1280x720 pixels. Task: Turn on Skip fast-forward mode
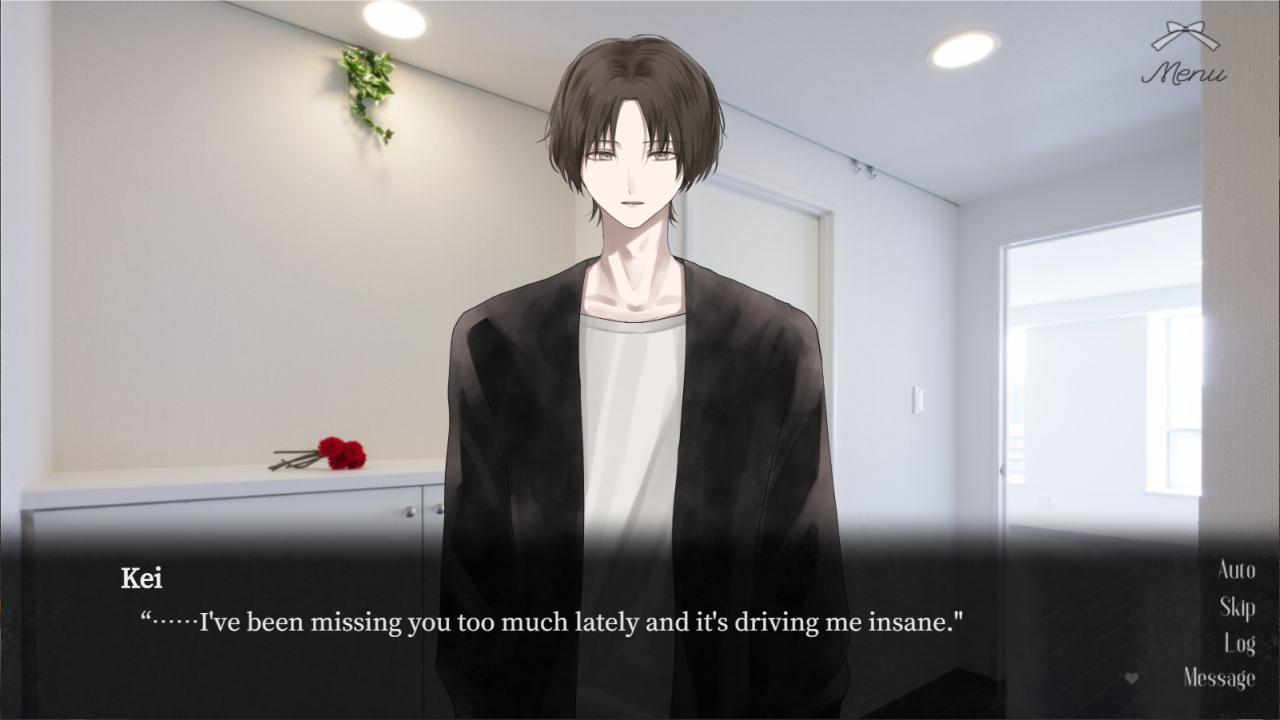click(1240, 606)
